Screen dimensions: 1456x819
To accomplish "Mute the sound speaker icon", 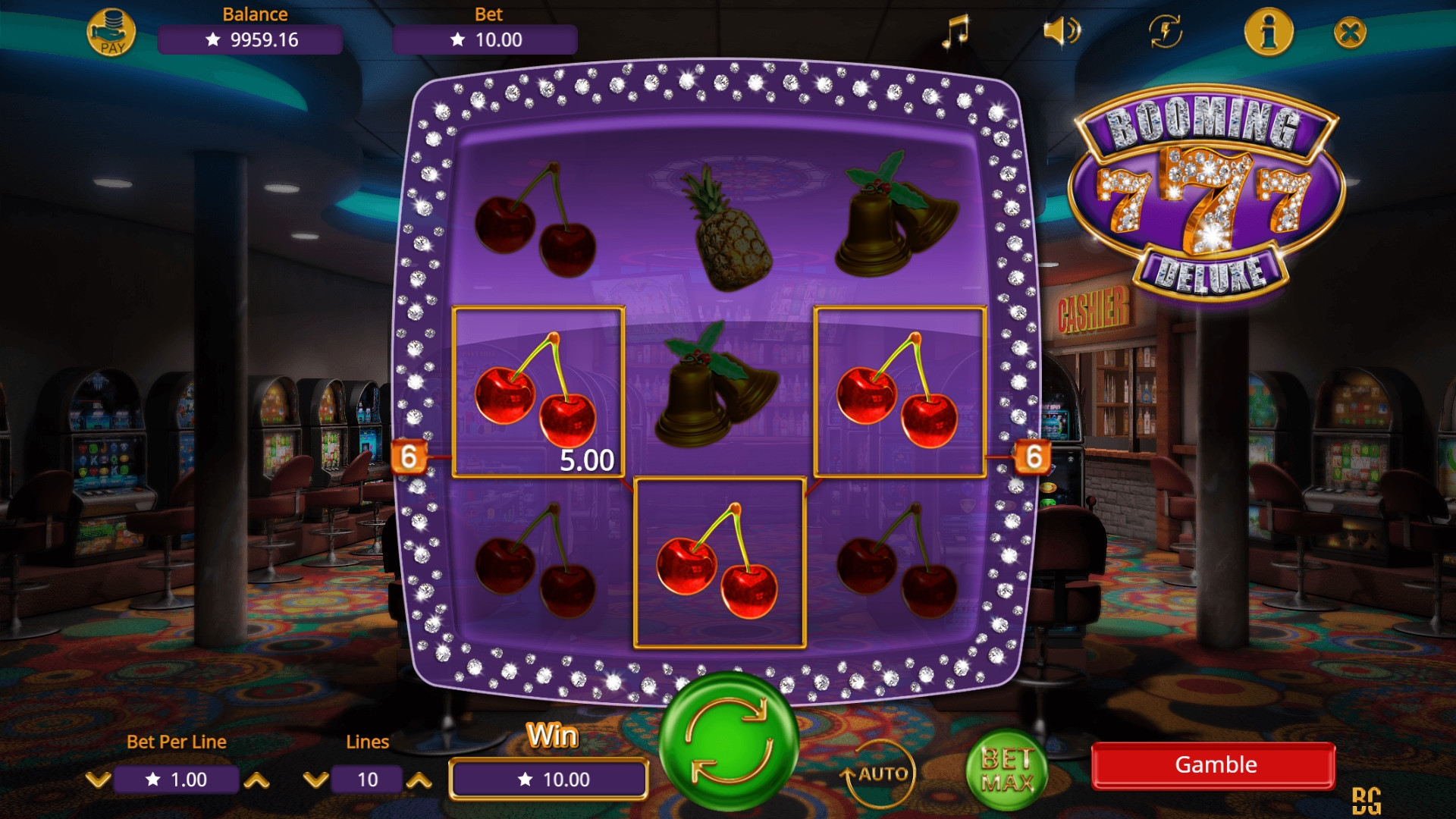I will 1061,32.
